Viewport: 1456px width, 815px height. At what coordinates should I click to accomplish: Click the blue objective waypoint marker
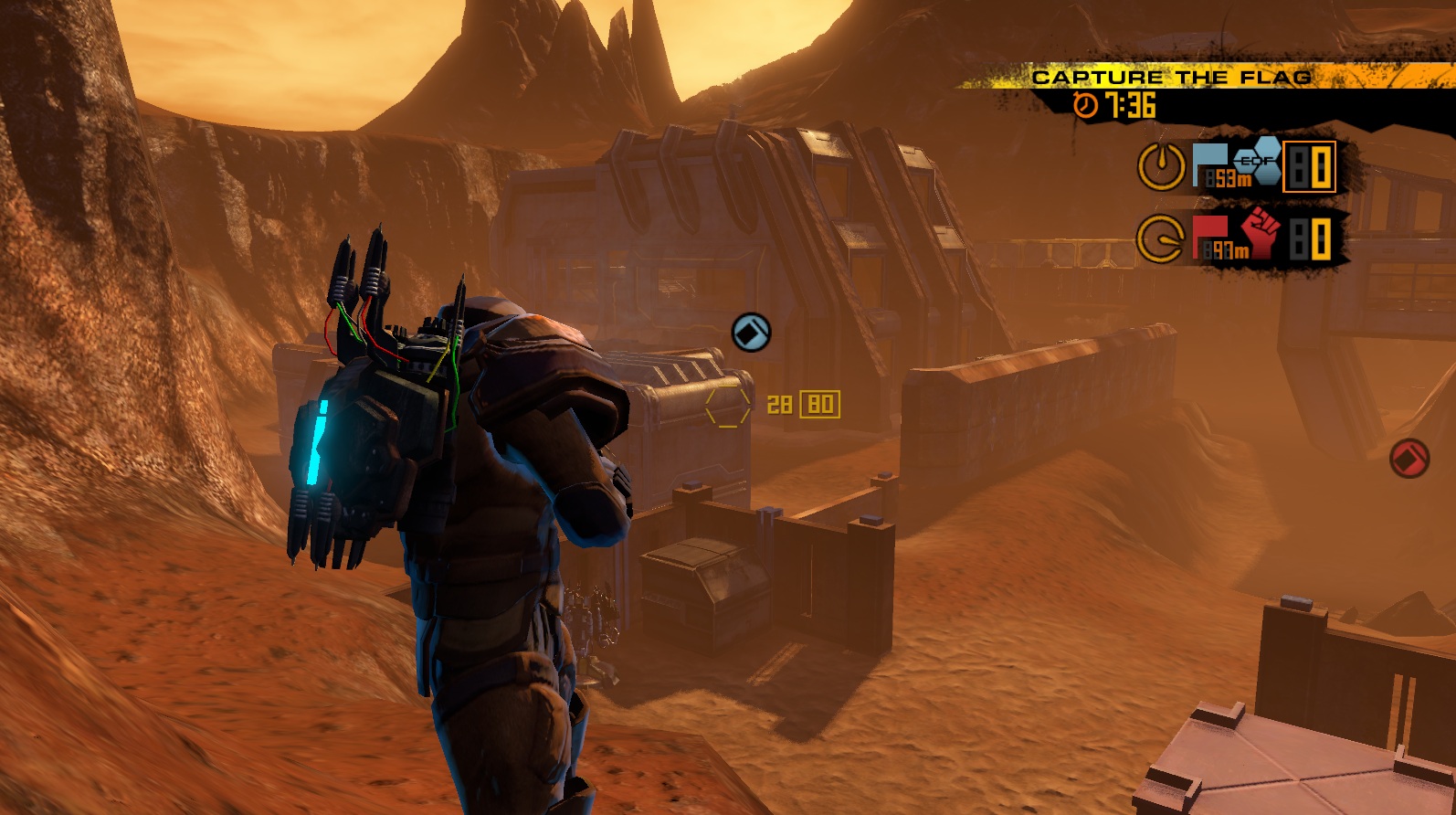(752, 333)
